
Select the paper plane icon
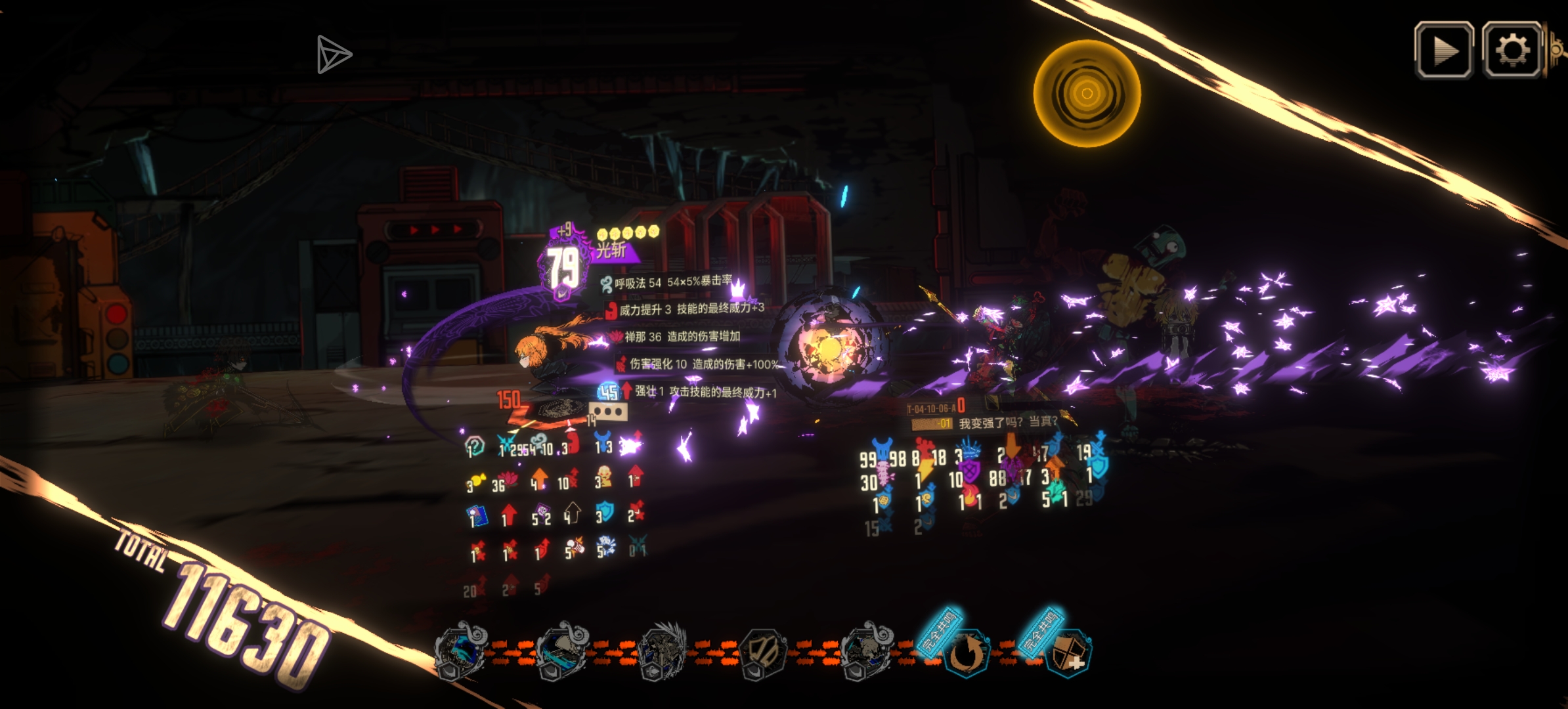click(334, 54)
